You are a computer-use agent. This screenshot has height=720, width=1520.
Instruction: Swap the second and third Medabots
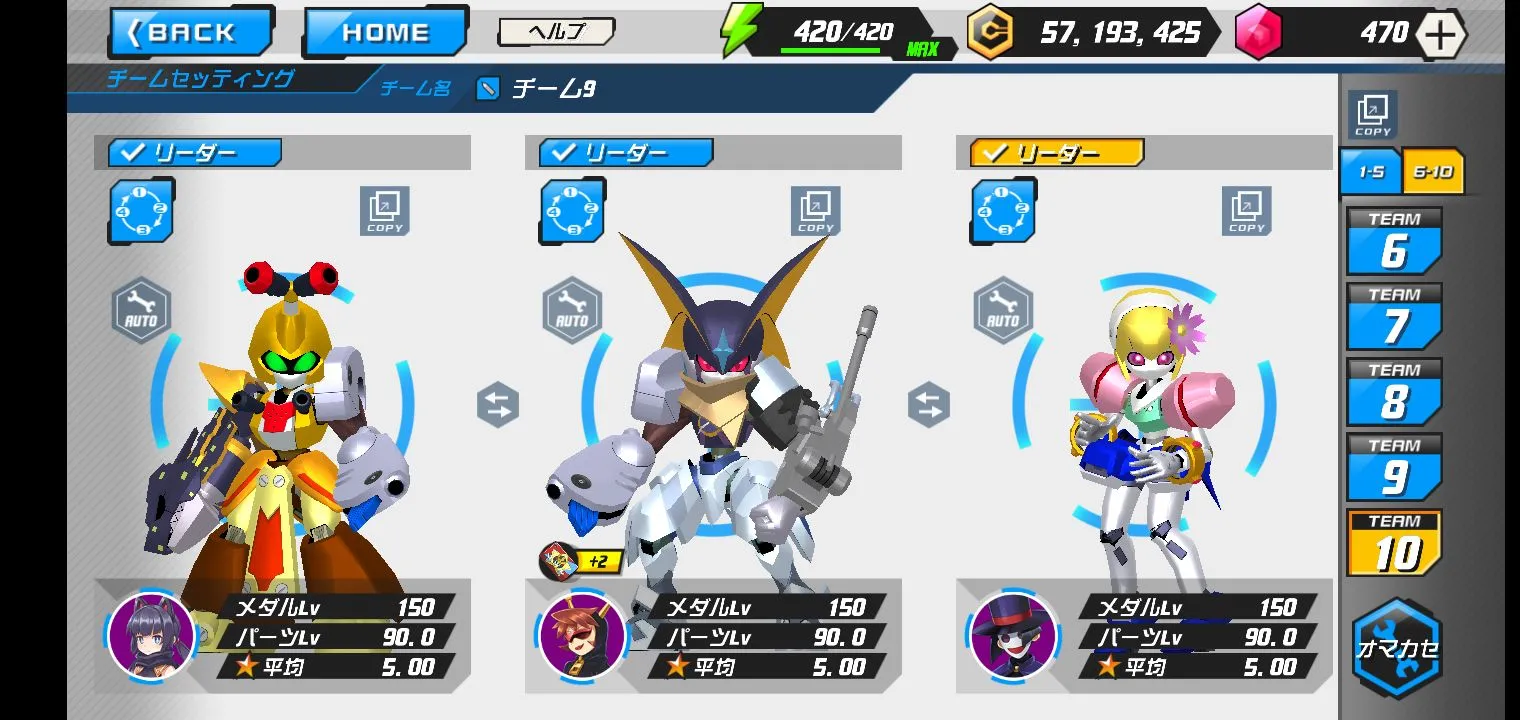[x=929, y=406]
